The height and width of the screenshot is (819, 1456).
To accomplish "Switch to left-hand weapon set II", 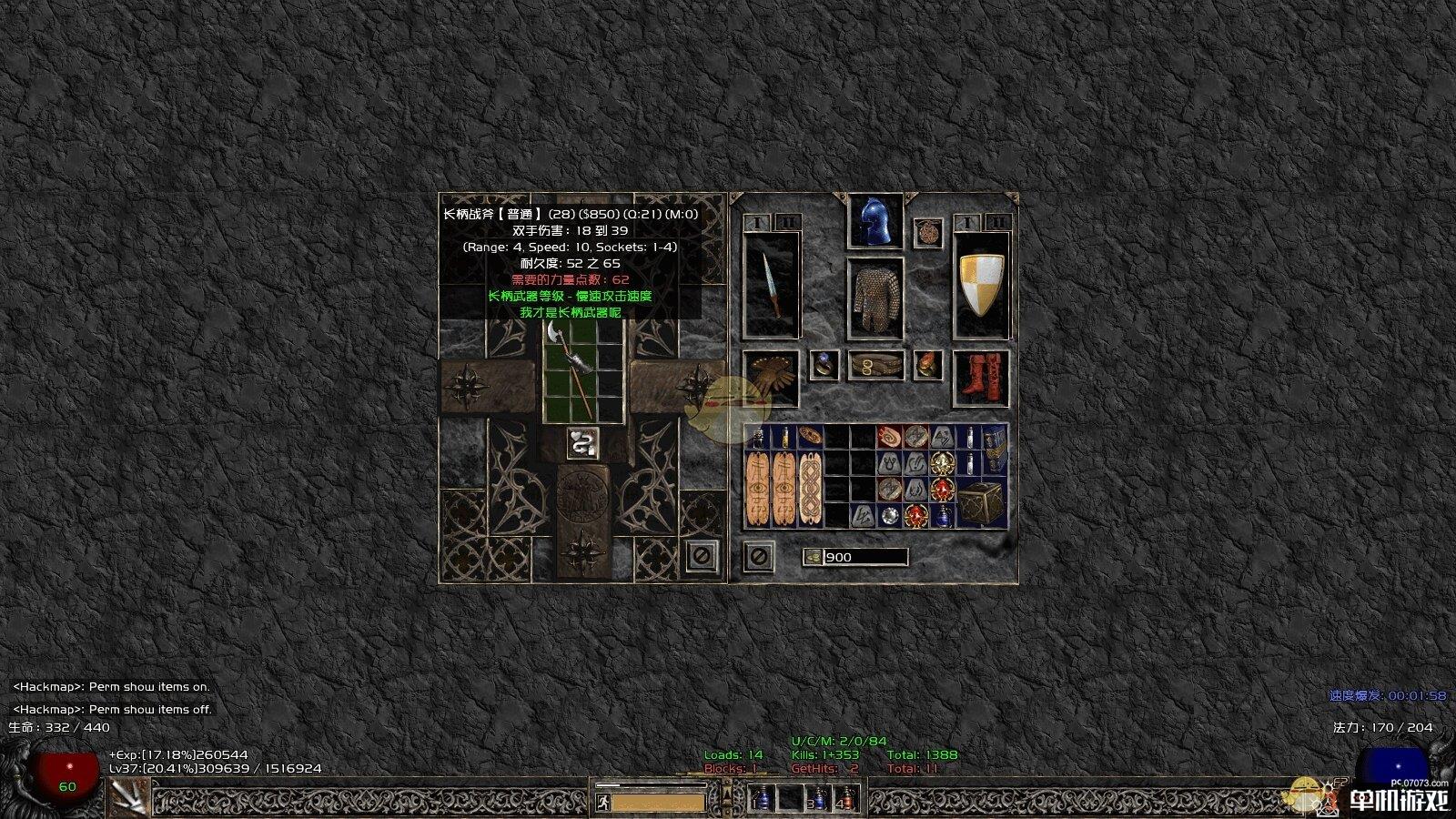I will [x=788, y=222].
